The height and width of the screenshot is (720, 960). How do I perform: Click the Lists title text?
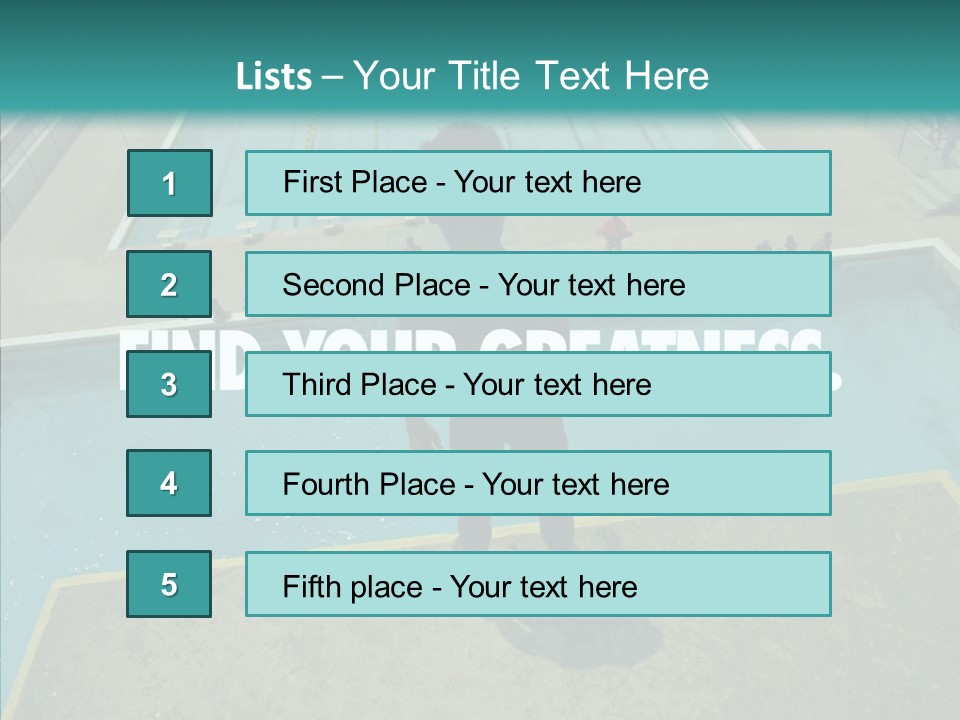pyautogui.click(x=472, y=76)
